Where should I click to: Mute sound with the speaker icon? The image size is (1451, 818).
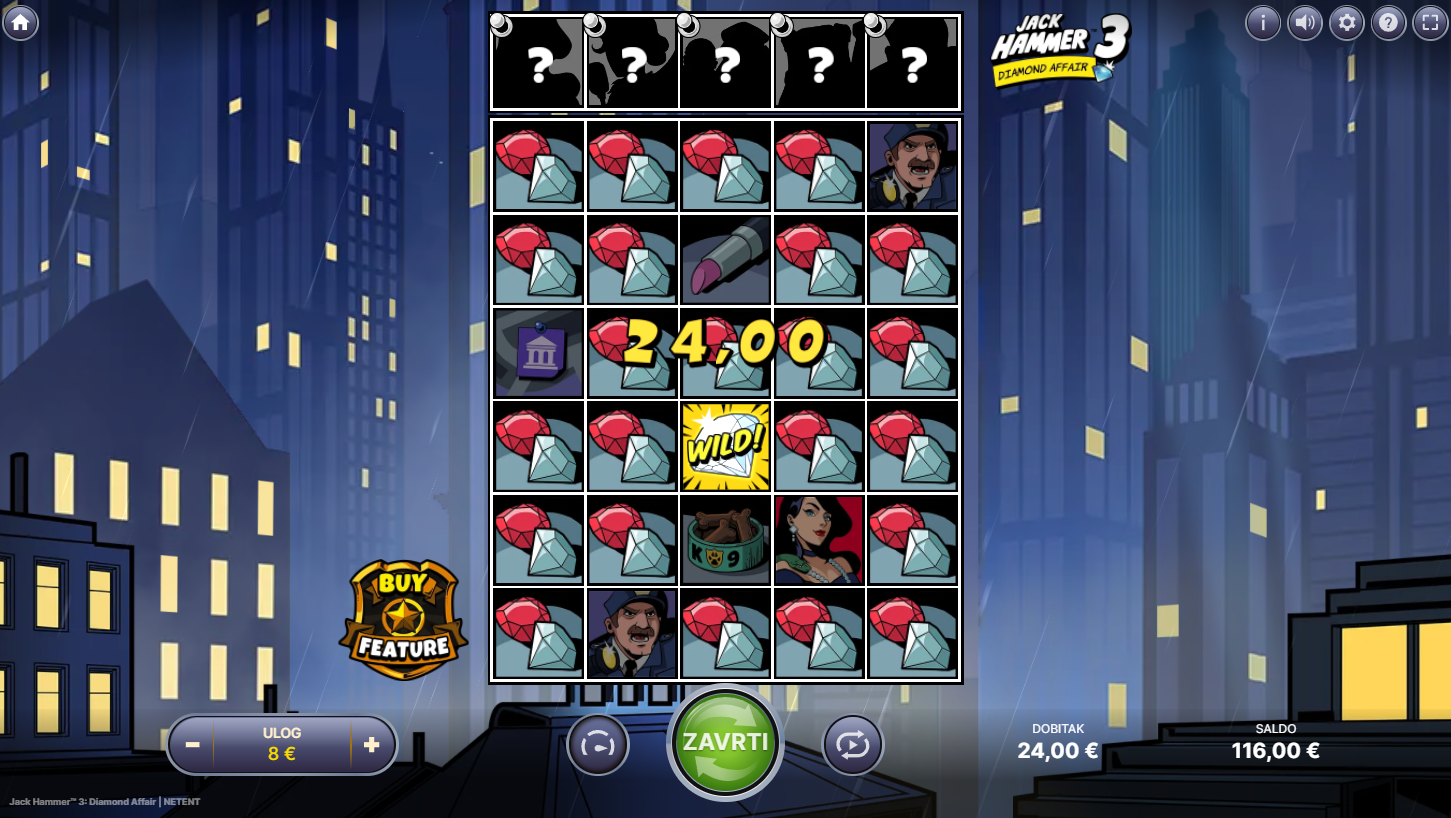(1304, 22)
